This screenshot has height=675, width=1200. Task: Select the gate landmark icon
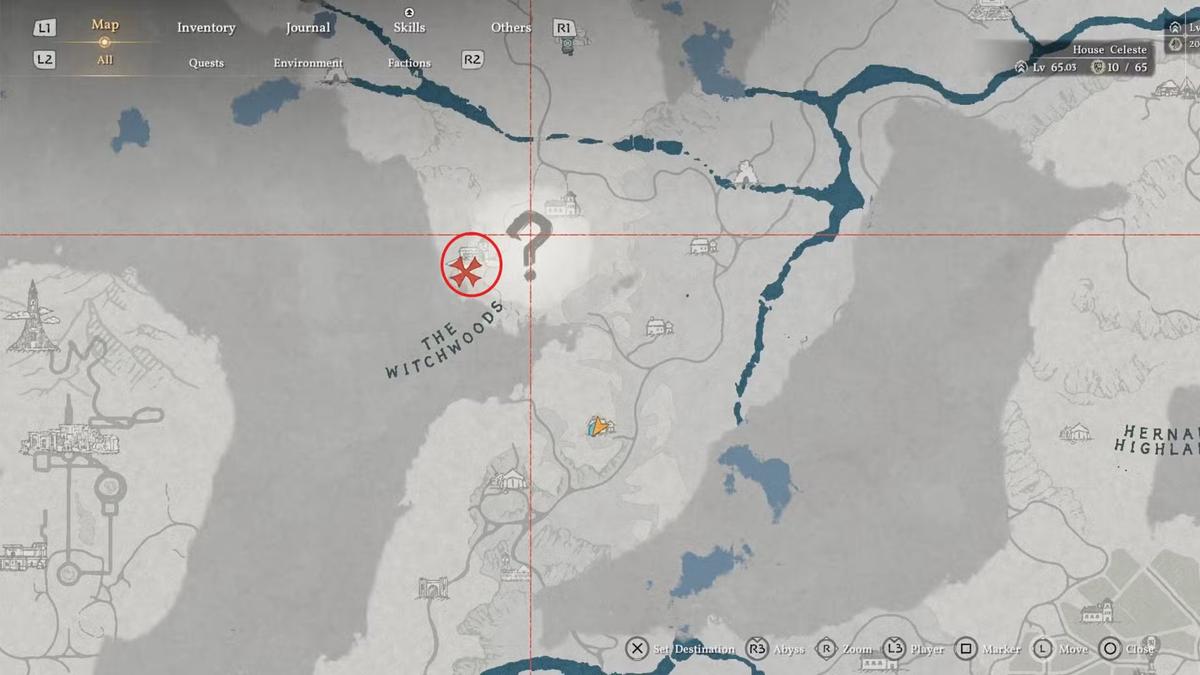[434, 588]
